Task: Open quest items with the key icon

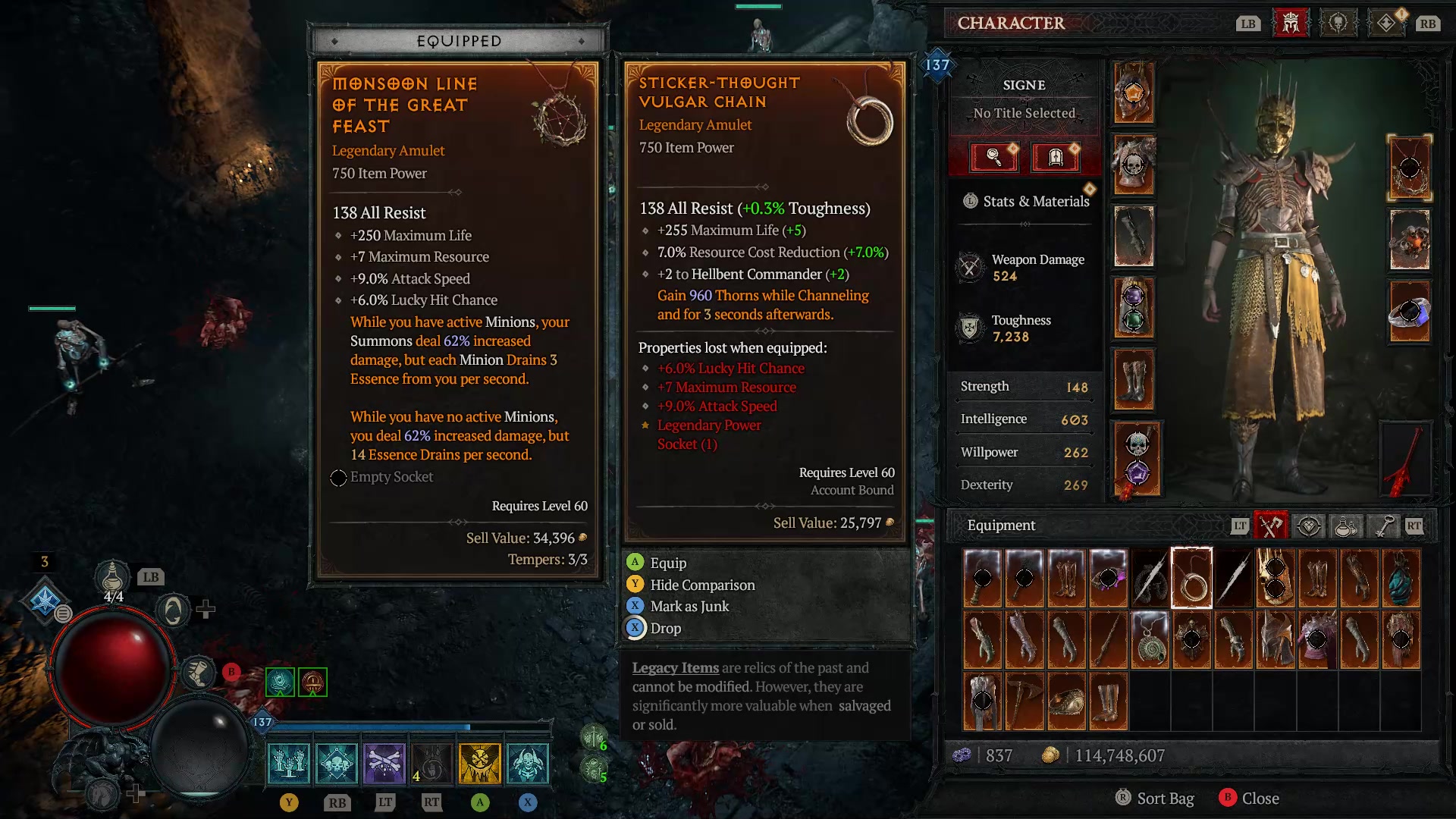Action: pos(1382,526)
